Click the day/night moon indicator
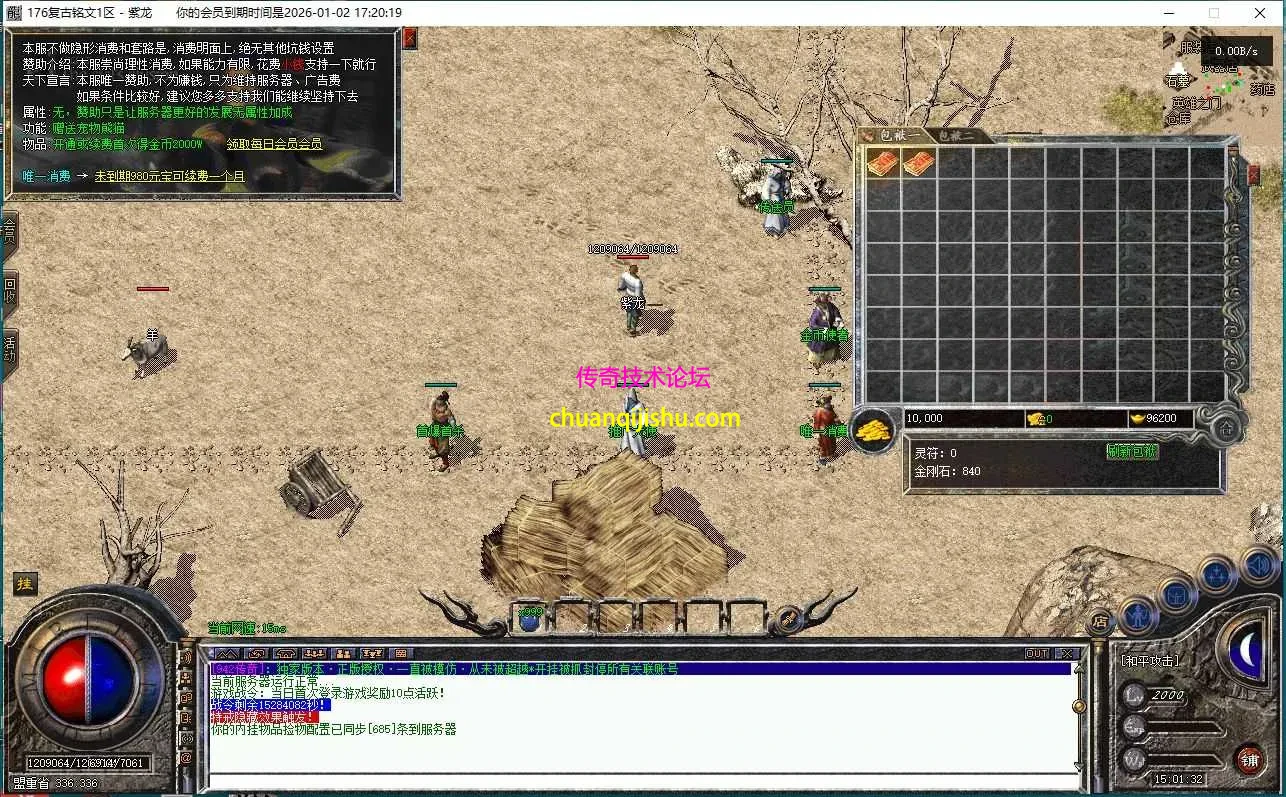Viewport: 1286px width, 797px height. pos(1247,651)
